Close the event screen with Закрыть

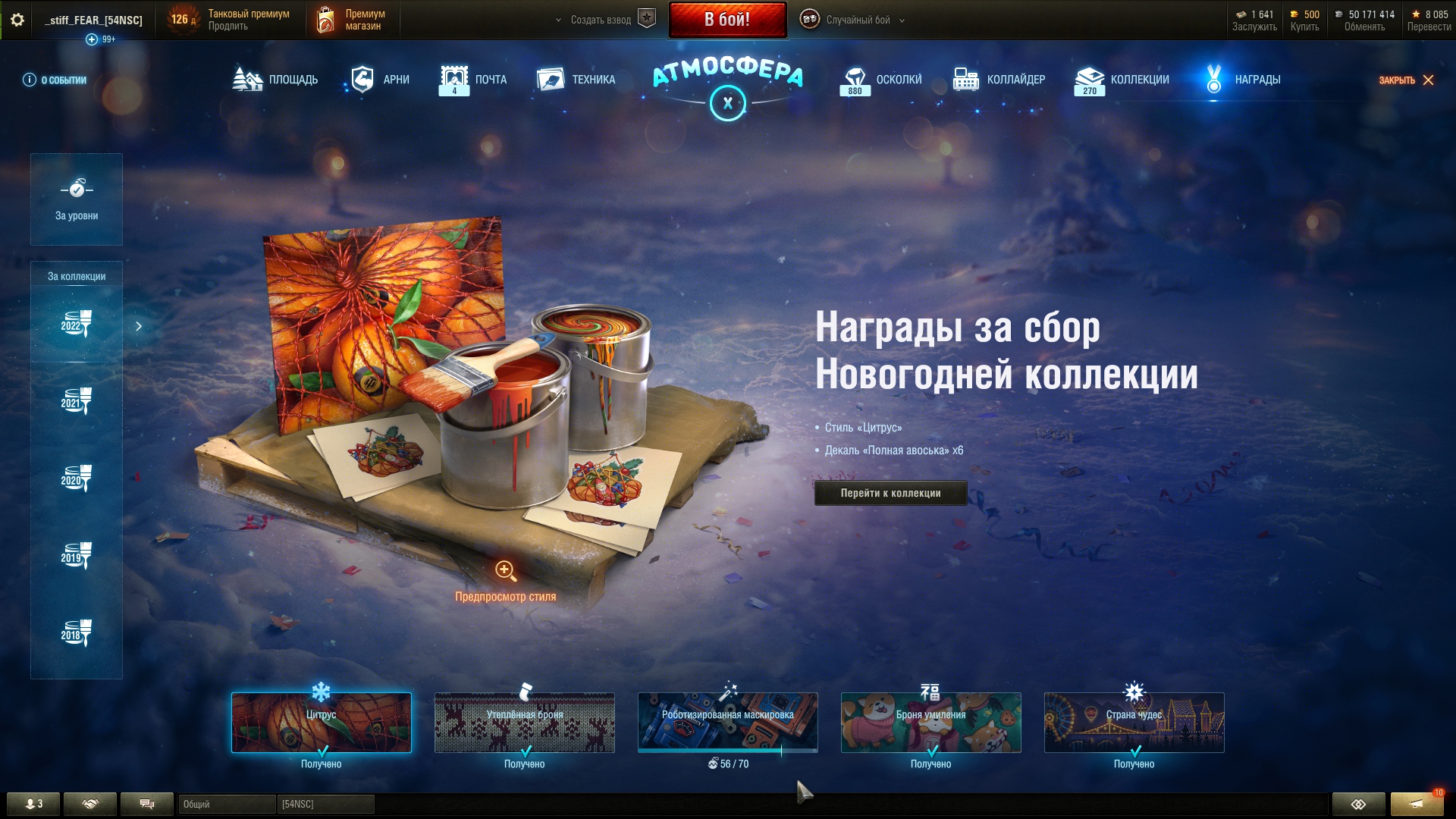(1406, 80)
